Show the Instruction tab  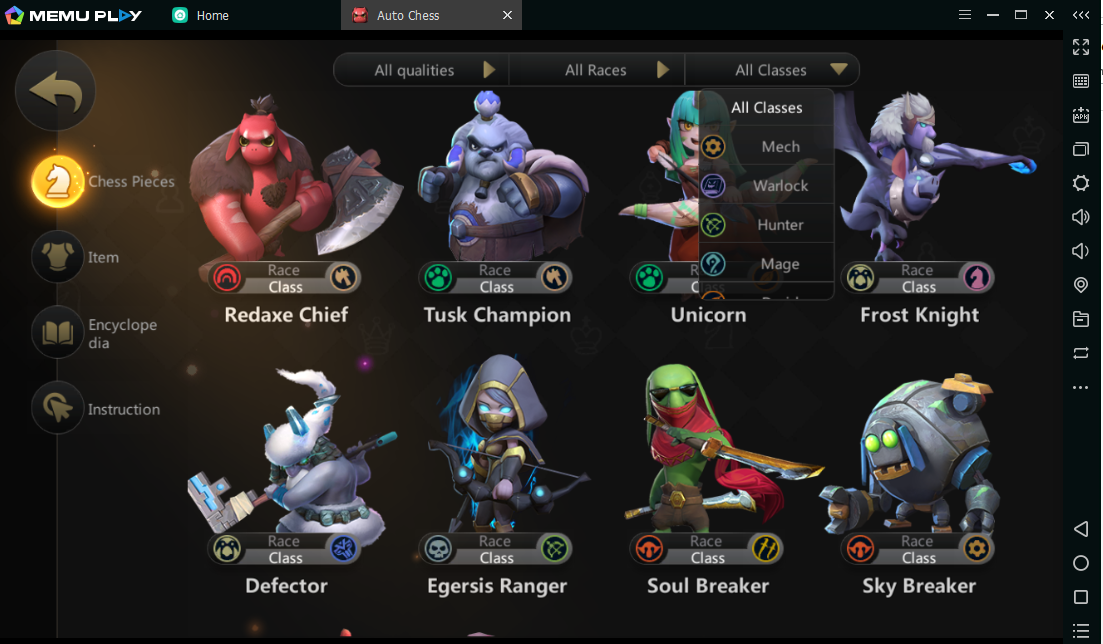pyautogui.click(x=59, y=409)
